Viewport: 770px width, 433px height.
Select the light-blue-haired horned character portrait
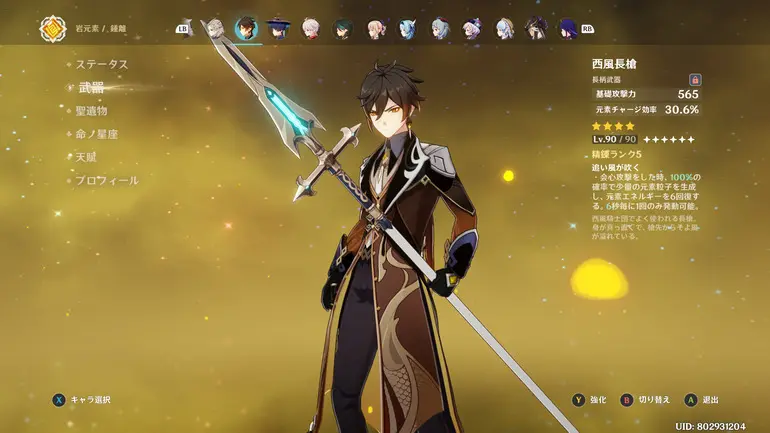407,28
